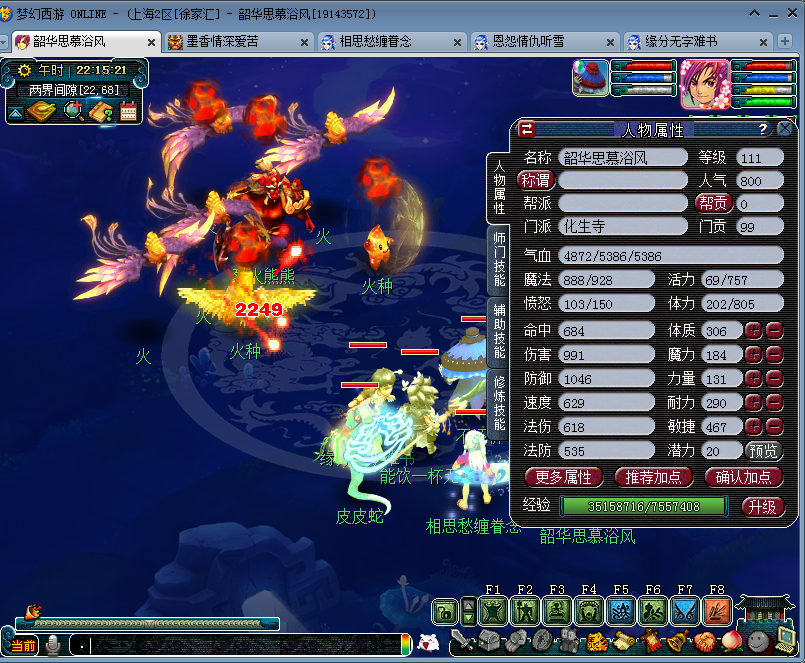Screen dimensions: 805x663
Task: Switch to the 辅助技能 tab
Action: [499, 331]
